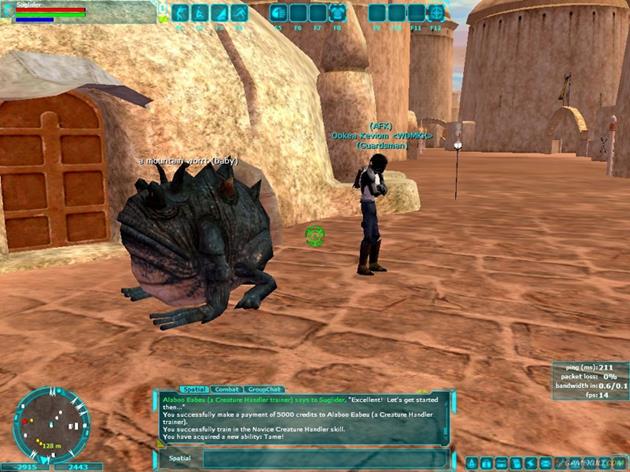Screen dimensions: 630x472
Task: Activate the fist attack icon in F5
Action: [x=278, y=13]
